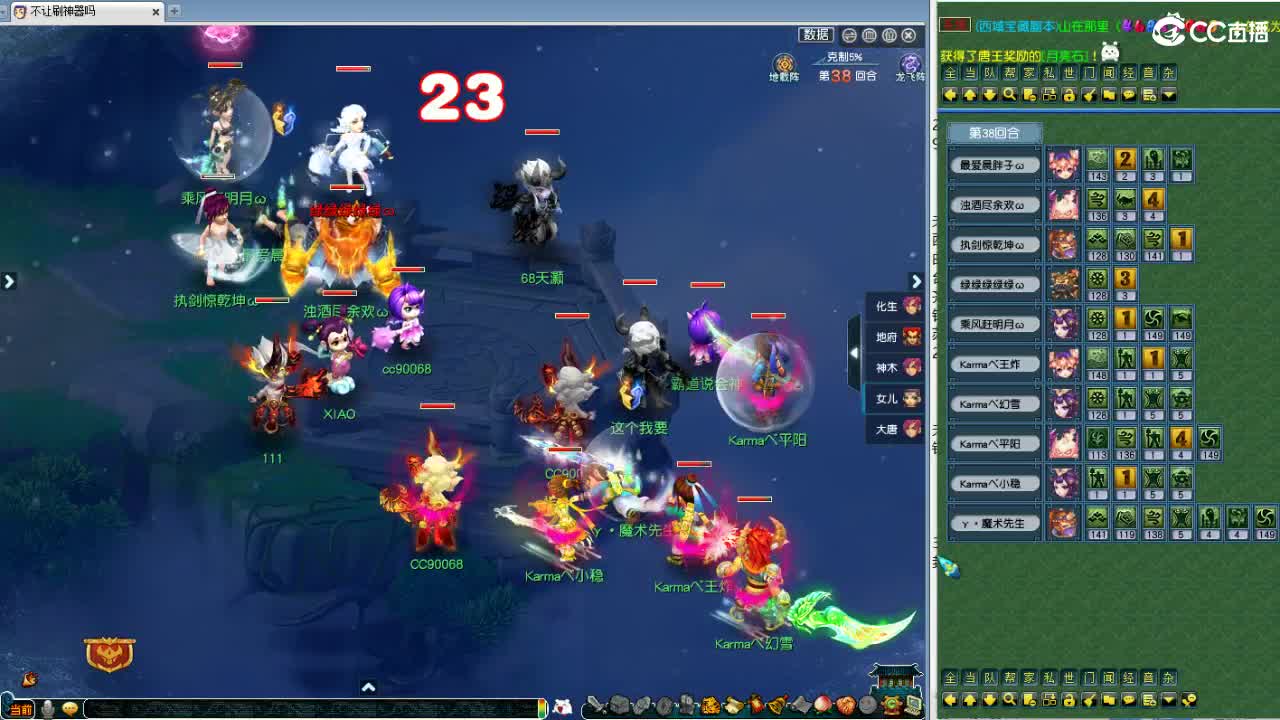Select the 地煞阵 formation icon

tap(786, 65)
